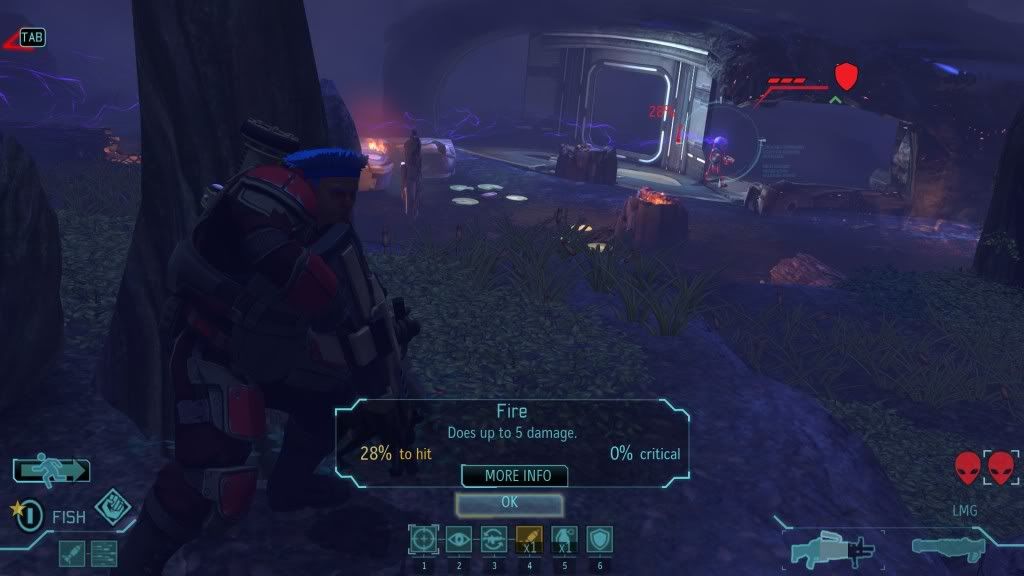Choose the Reload weapon ability
Image resolution: width=1024 pixels, height=576 pixels.
click(494, 540)
